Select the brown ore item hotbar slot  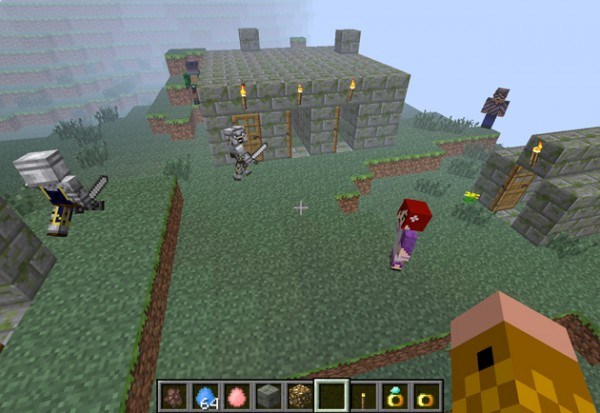point(172,396)
